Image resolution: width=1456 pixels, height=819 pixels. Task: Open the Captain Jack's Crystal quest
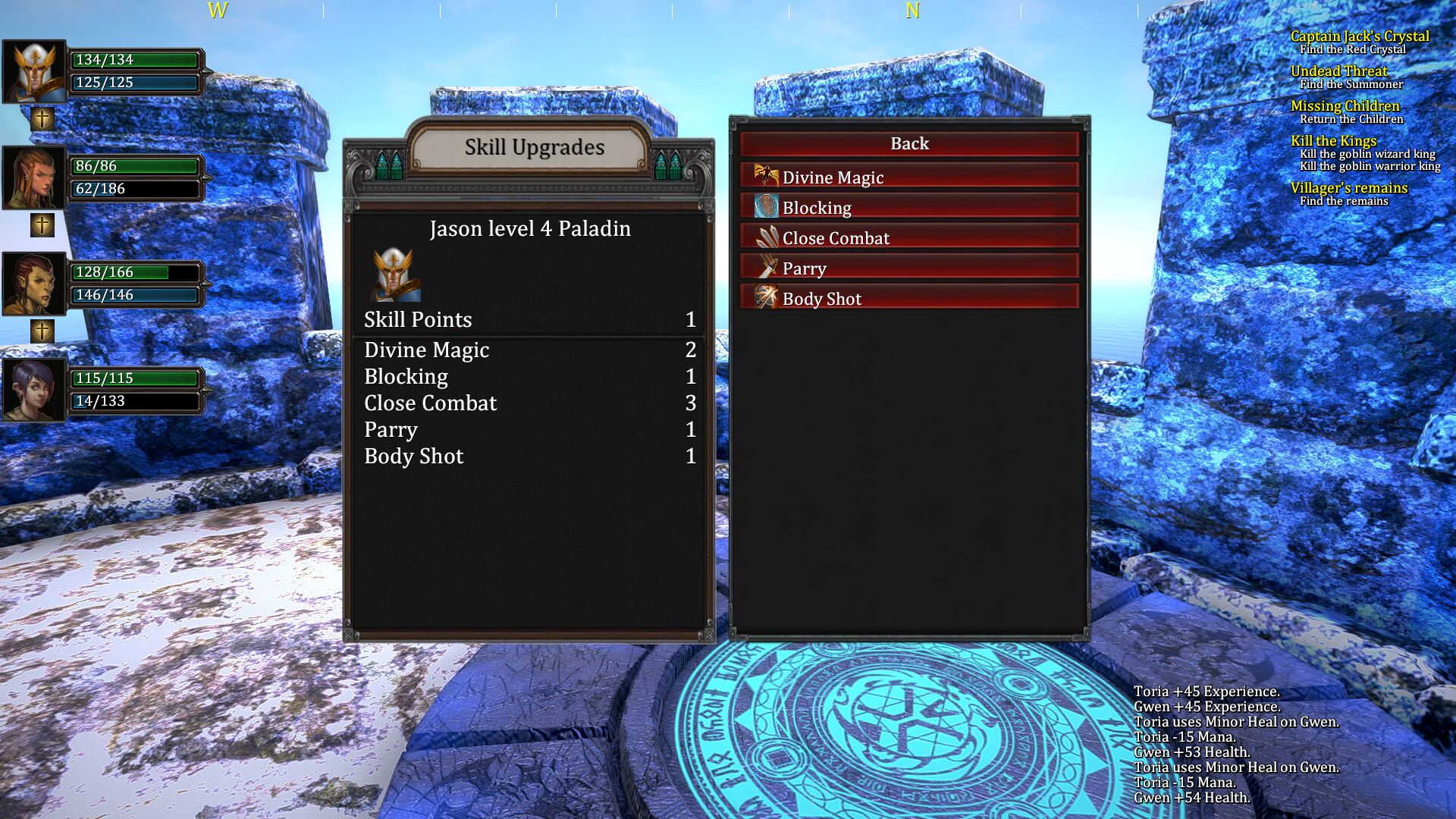1360,36
